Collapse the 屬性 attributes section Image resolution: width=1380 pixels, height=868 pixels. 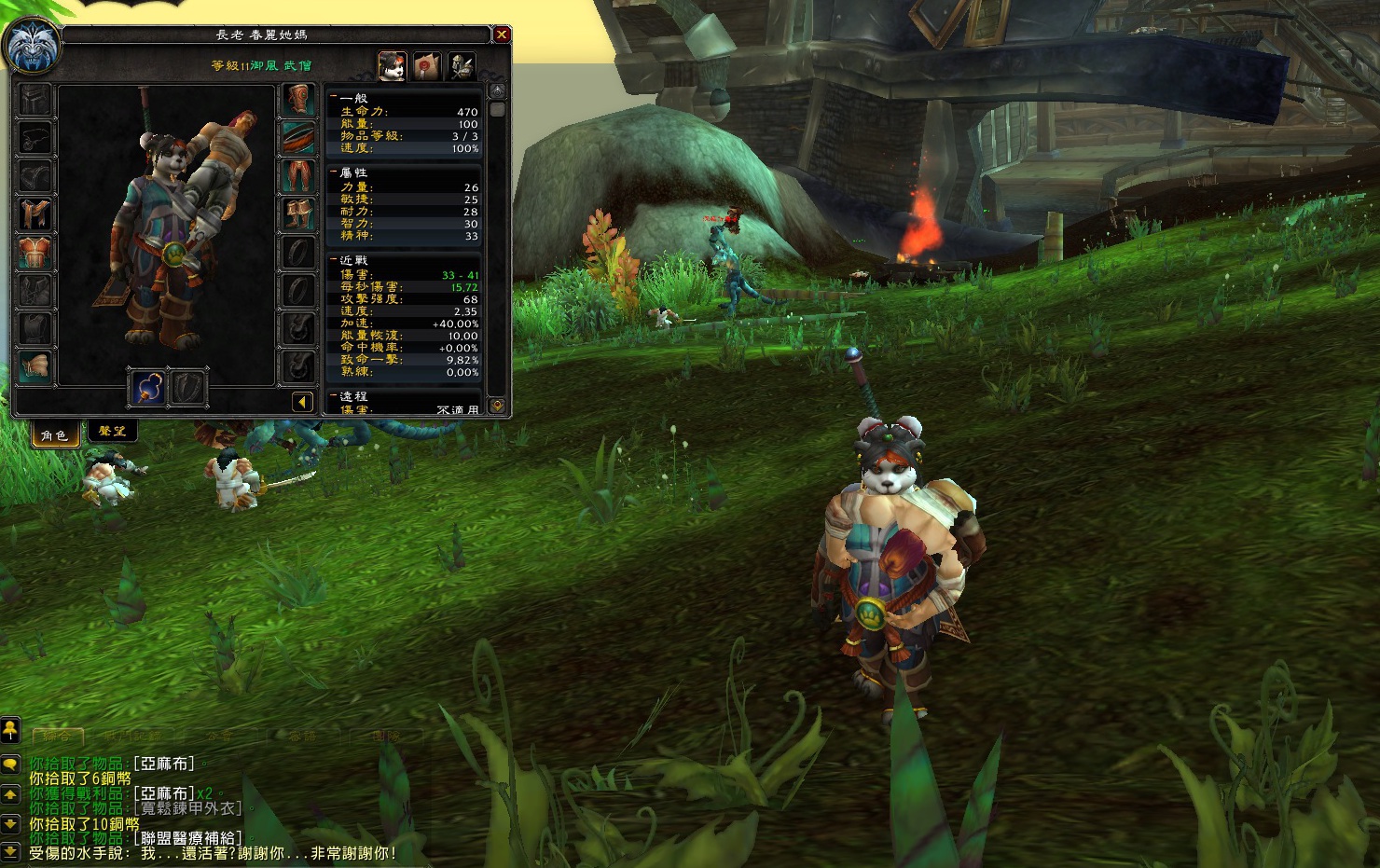[x=334, y=172]
